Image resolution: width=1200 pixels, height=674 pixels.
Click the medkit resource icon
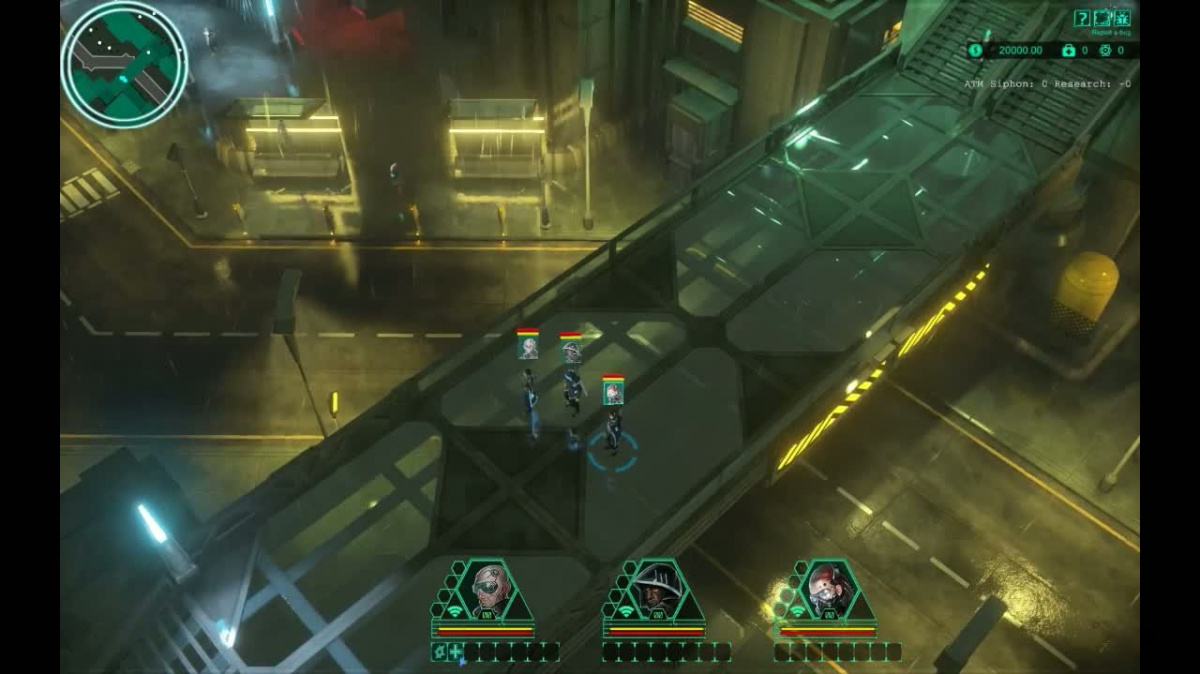click(x=1069, y=50)
